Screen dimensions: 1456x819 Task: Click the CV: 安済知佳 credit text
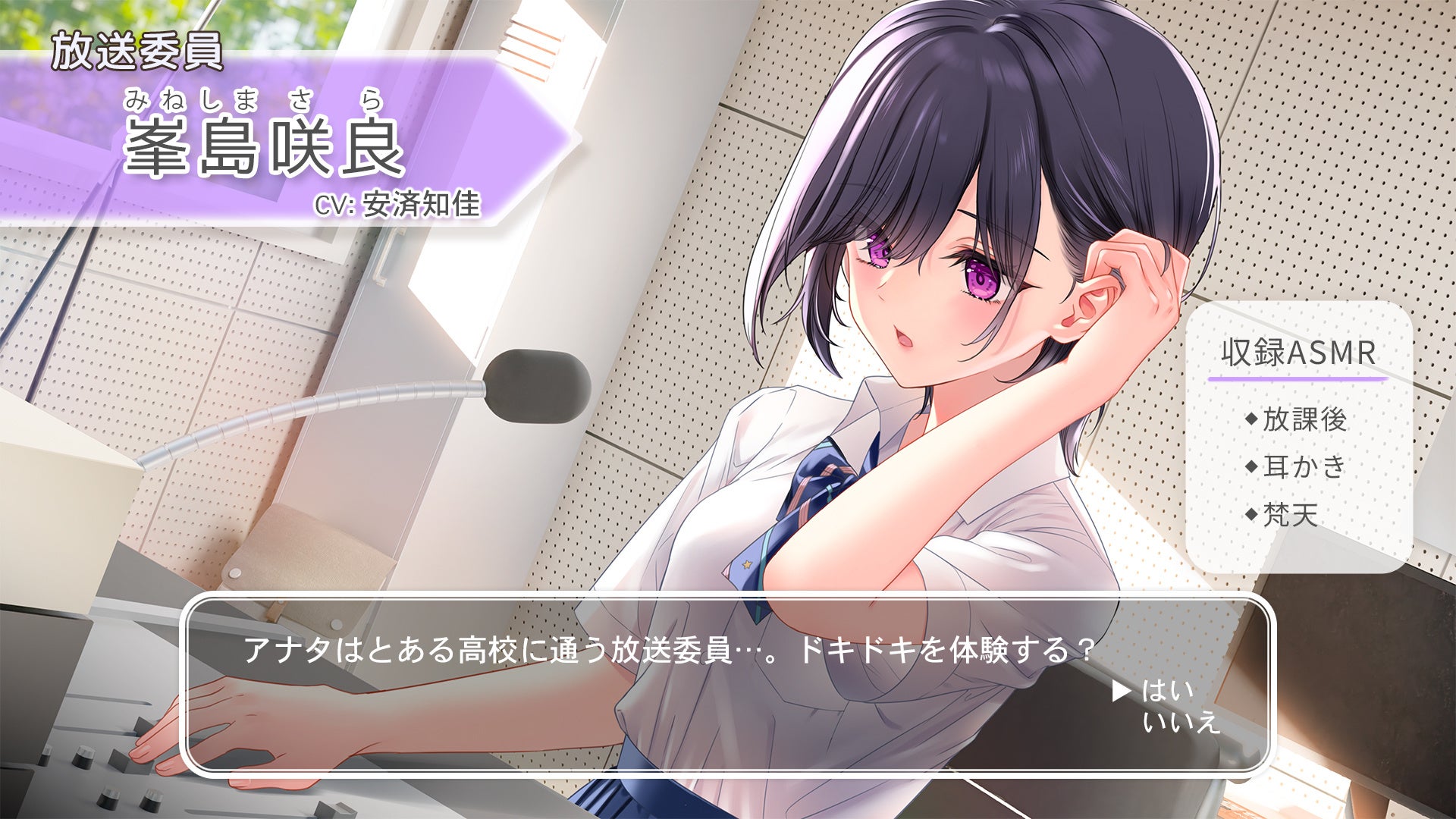(x=398, y=206)
